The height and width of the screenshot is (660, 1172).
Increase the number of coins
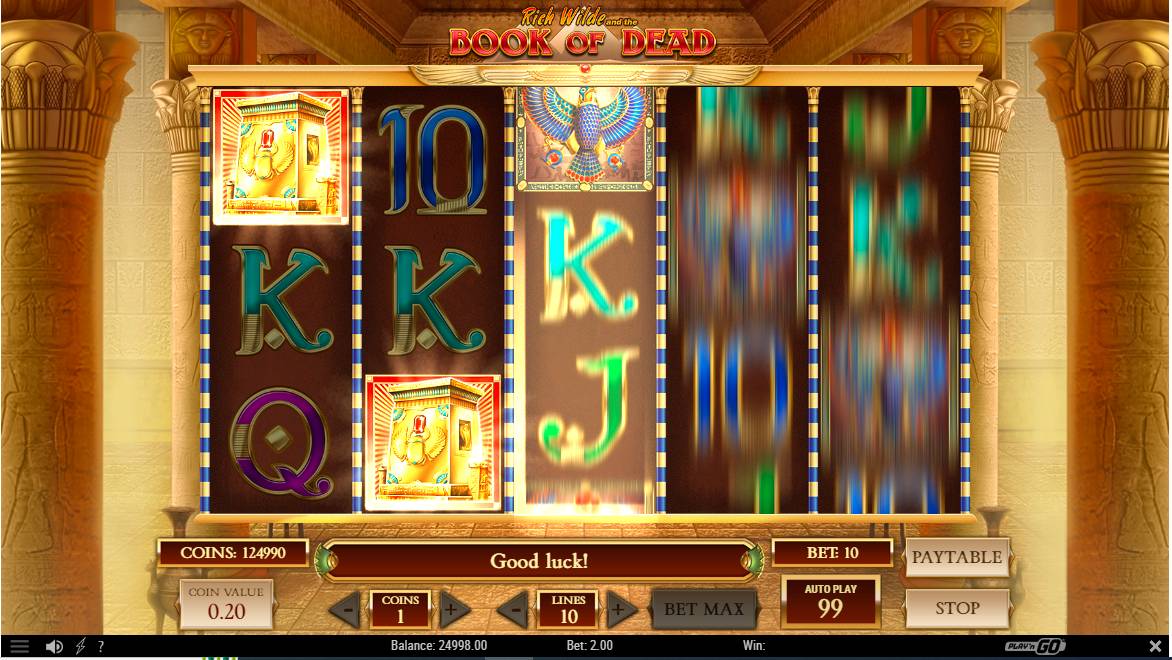pyautogui.click(x=452, y=608)
